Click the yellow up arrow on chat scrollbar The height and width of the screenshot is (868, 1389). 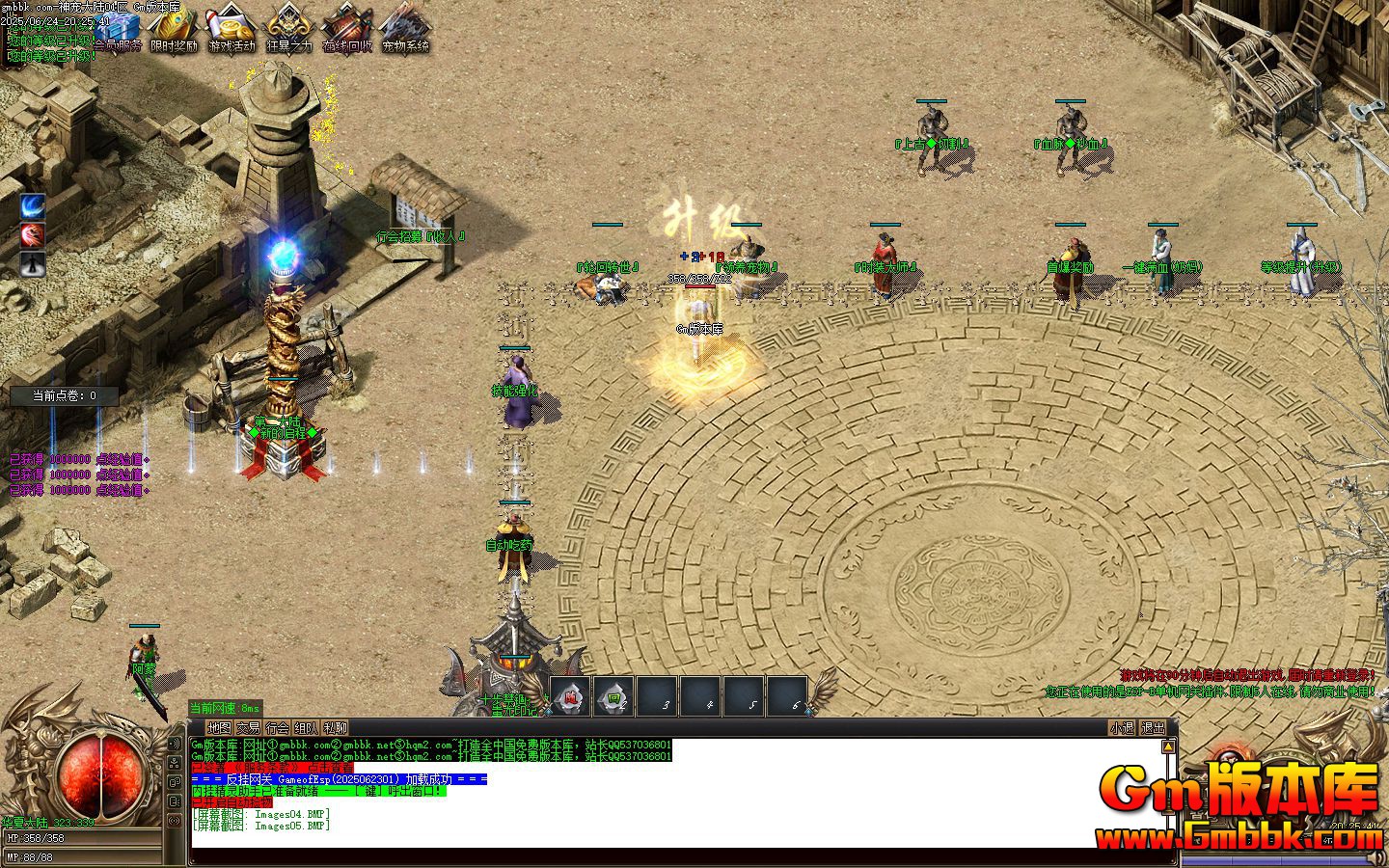[x=1168, y=746]
